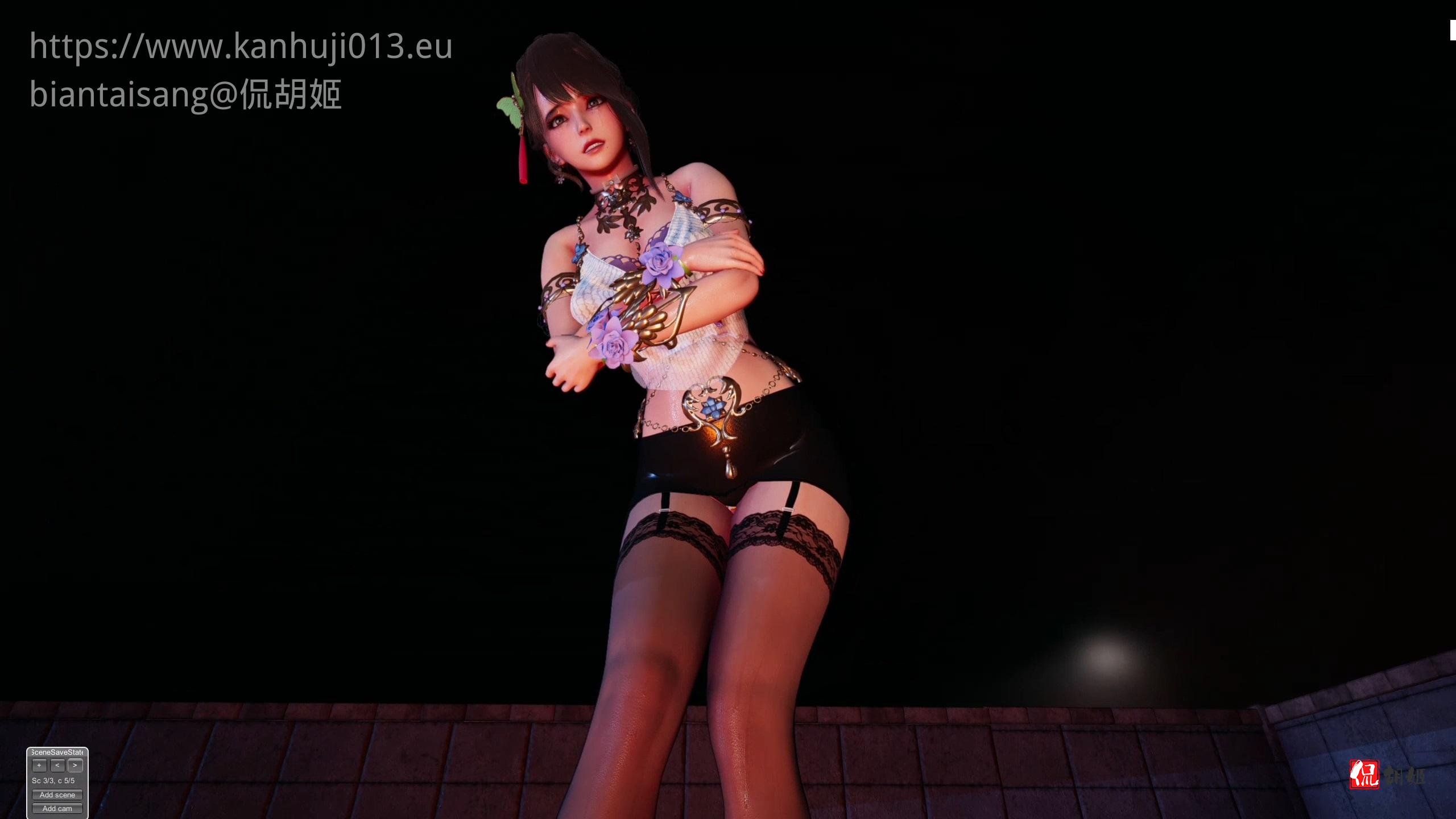Go to the previous scene with the < arrow
1456x819 pixels.
point(57,766)
